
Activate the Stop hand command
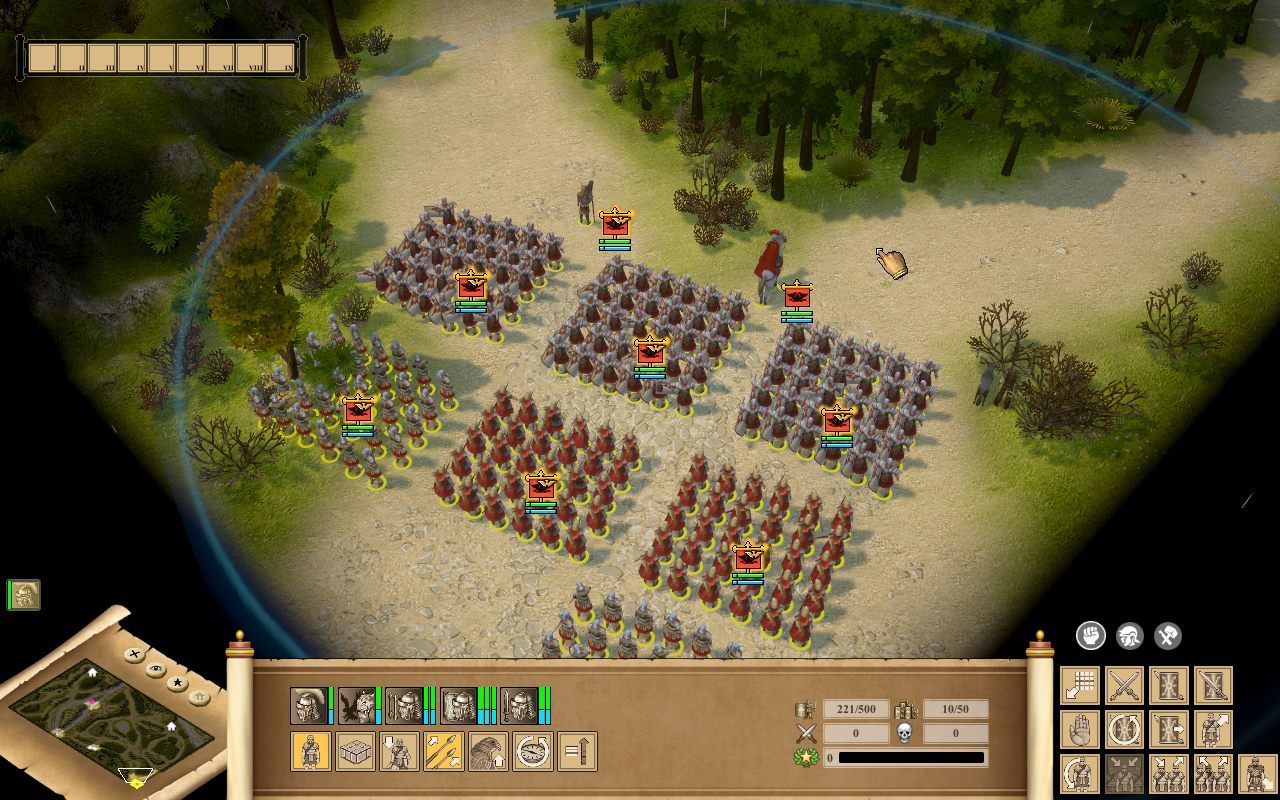pyautogui.click(x=1080, y=730)
